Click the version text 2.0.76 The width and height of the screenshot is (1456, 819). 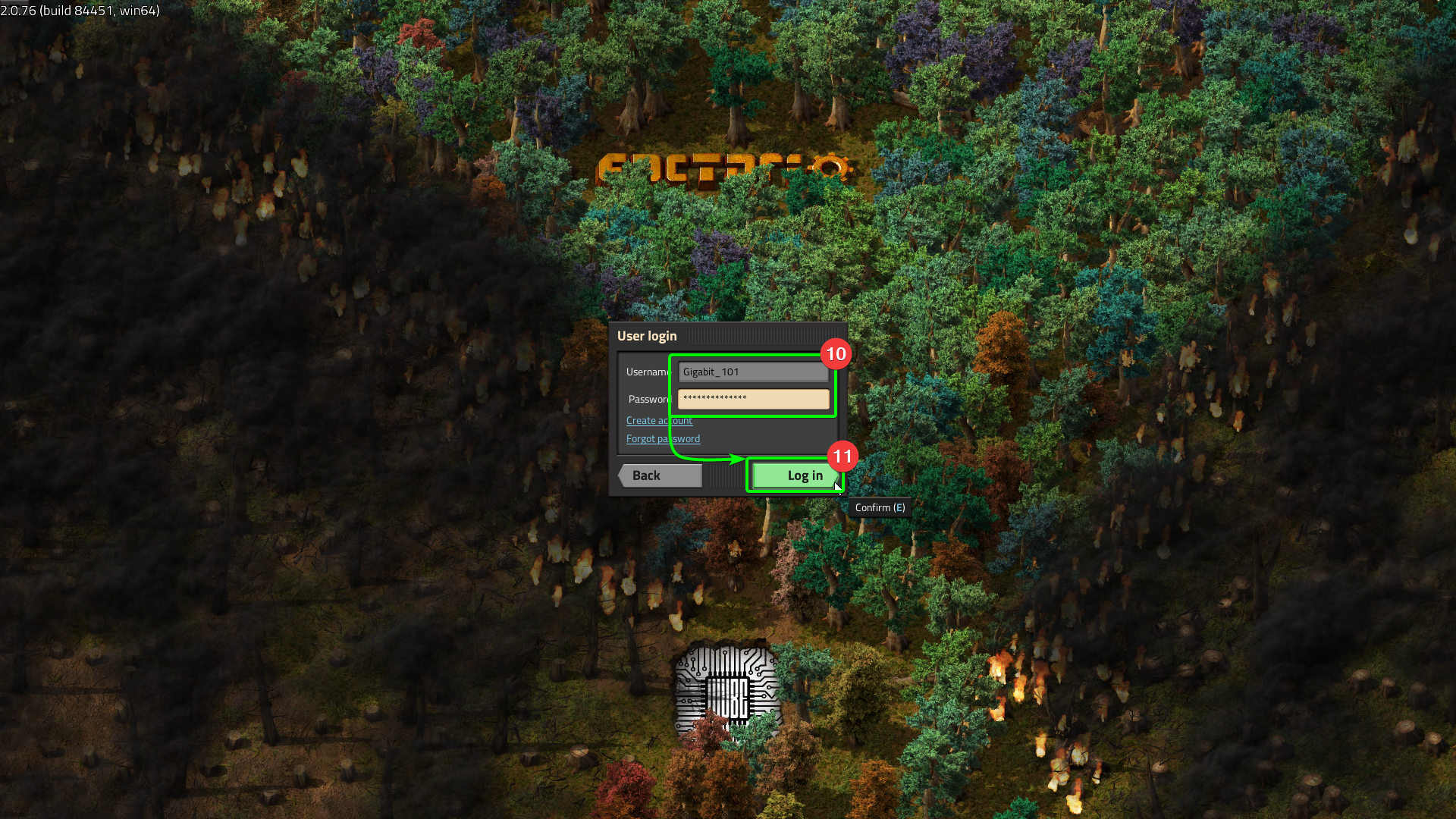[x=20, y=11]
